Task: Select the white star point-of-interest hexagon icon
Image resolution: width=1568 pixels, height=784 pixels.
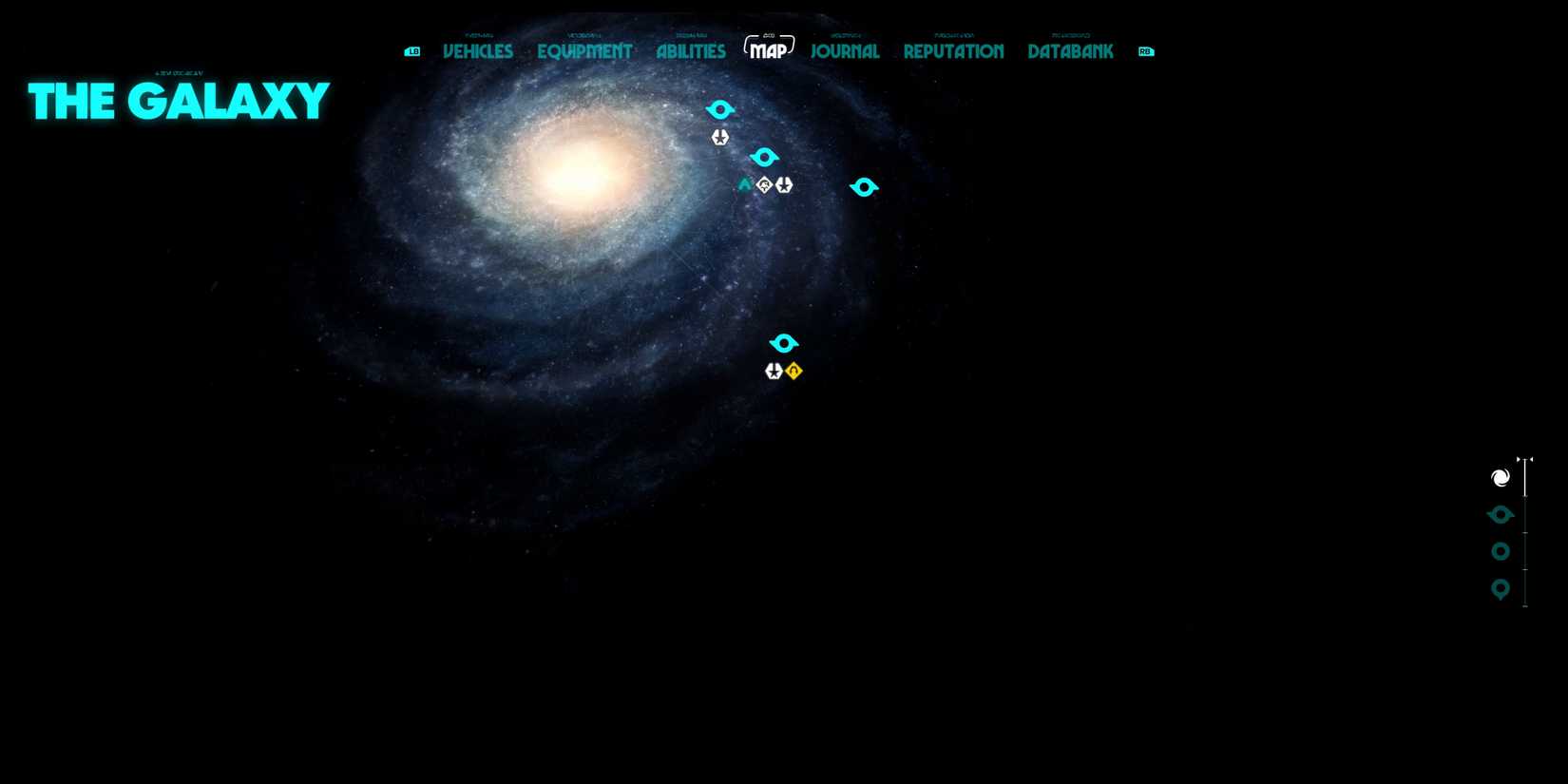Action: (719, 137)
